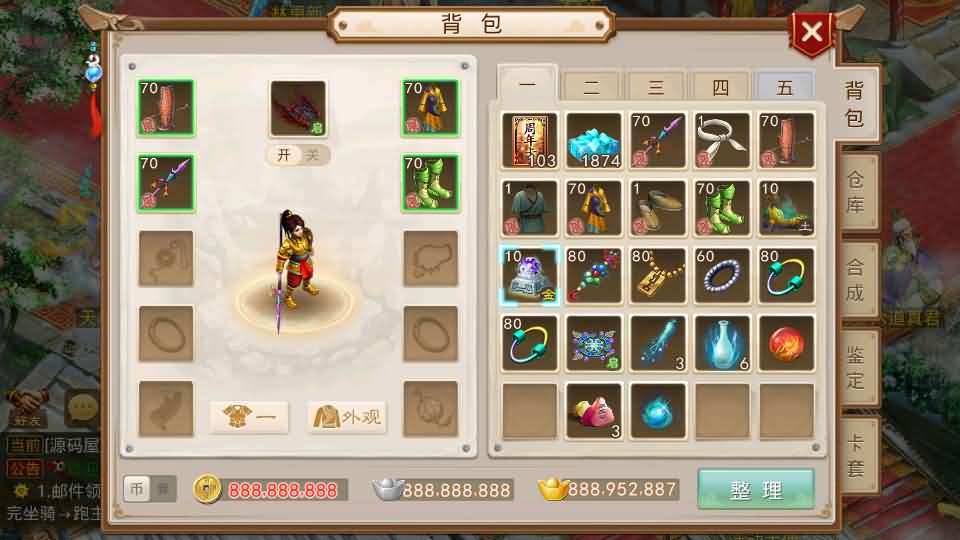Click the gold coin currency icon
Screen dimensions: 960x540
tap(208, 489)
